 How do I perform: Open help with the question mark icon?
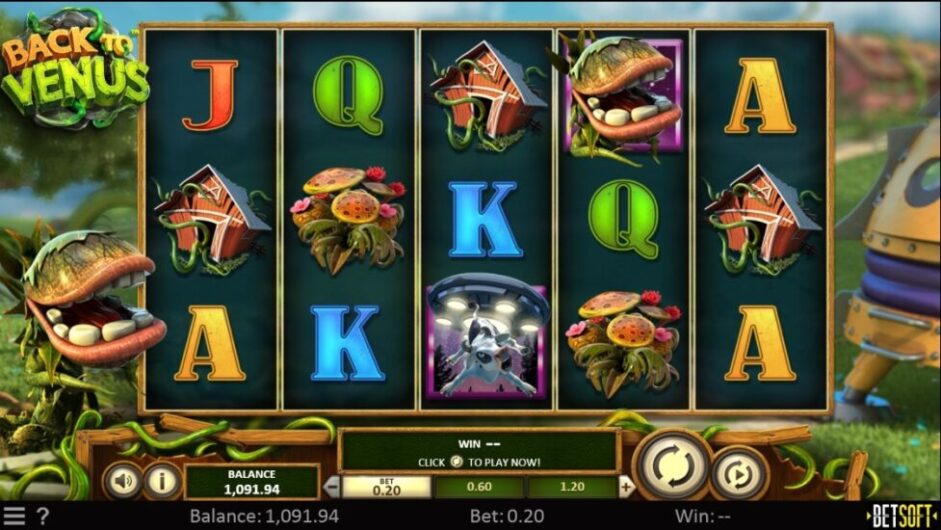pos(42,516)
